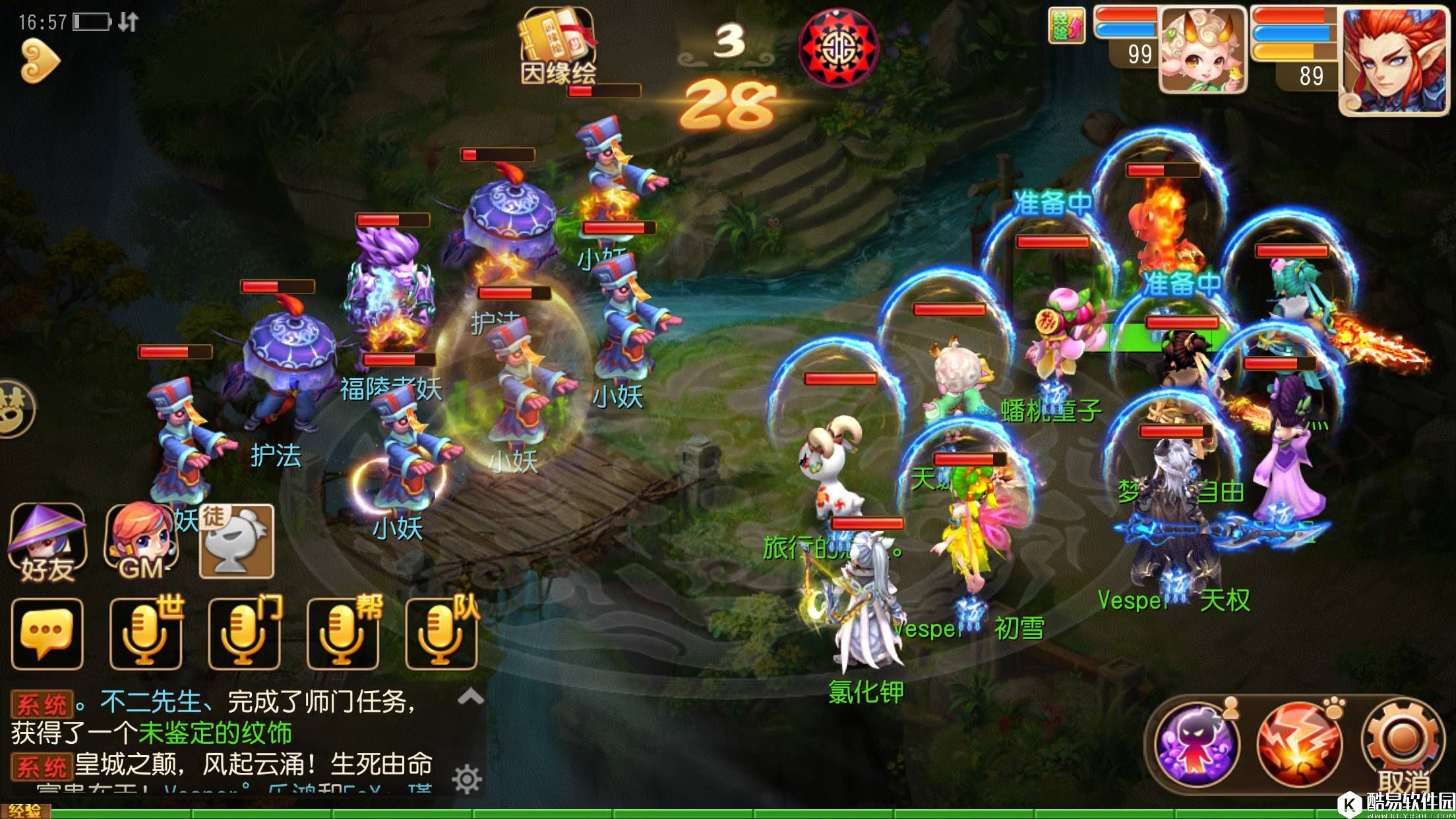1456x819 pixels.
Task: Toggle the 帮 guild voice channel mic
Action: click(x=342, y=634)
